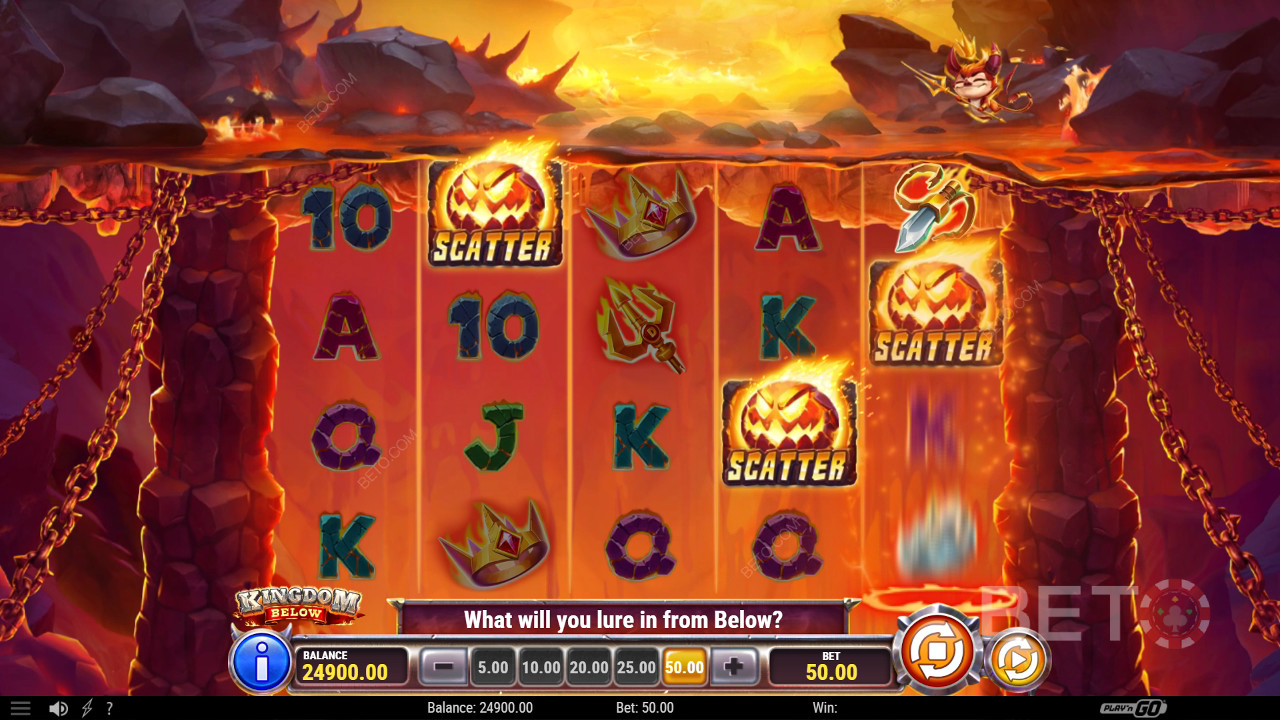This screenshot has width=1280, height=720.
Task: Decrease the bet with the minus button
Action: click(x=442, y=667)
